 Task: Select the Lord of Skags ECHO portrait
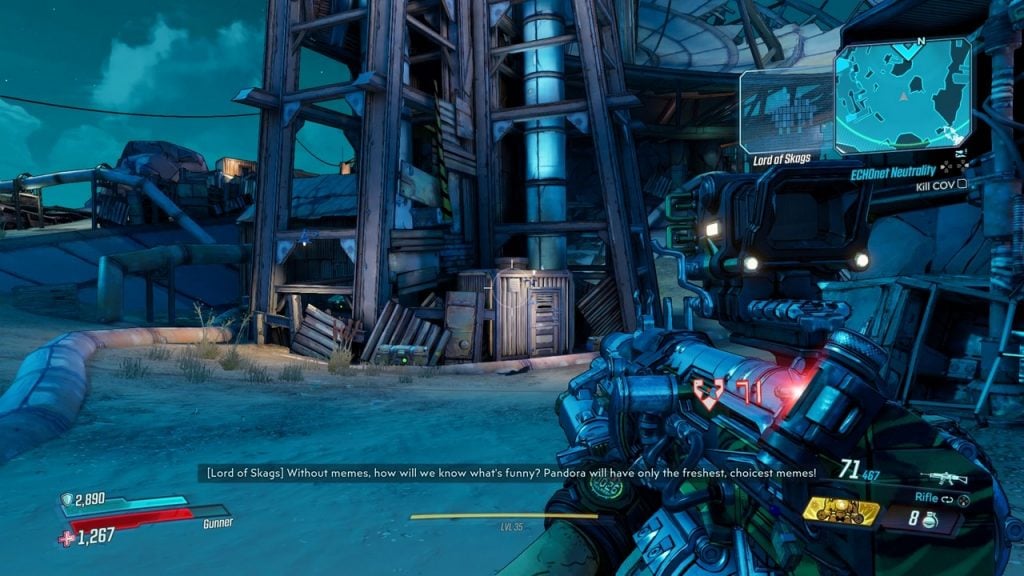point(785,112)
